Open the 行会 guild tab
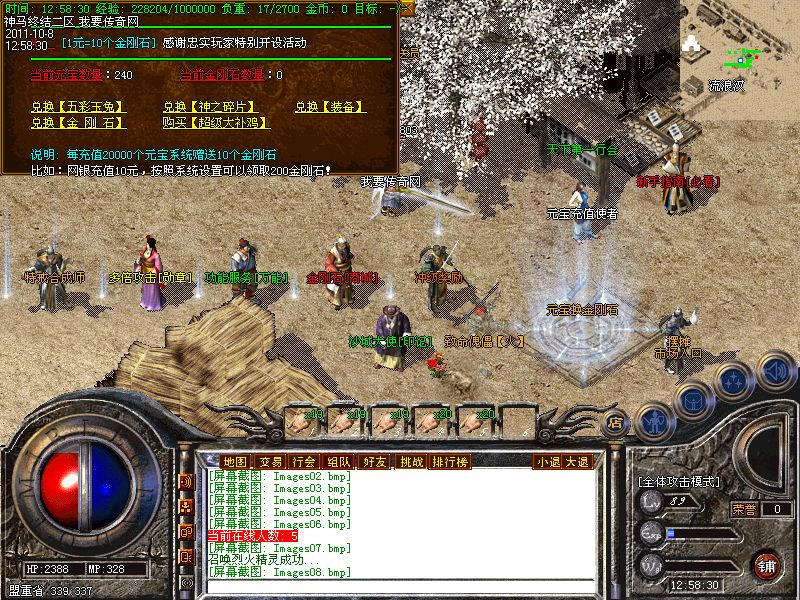The height and width of the screenshot is (600, 800). click(304, 461)
